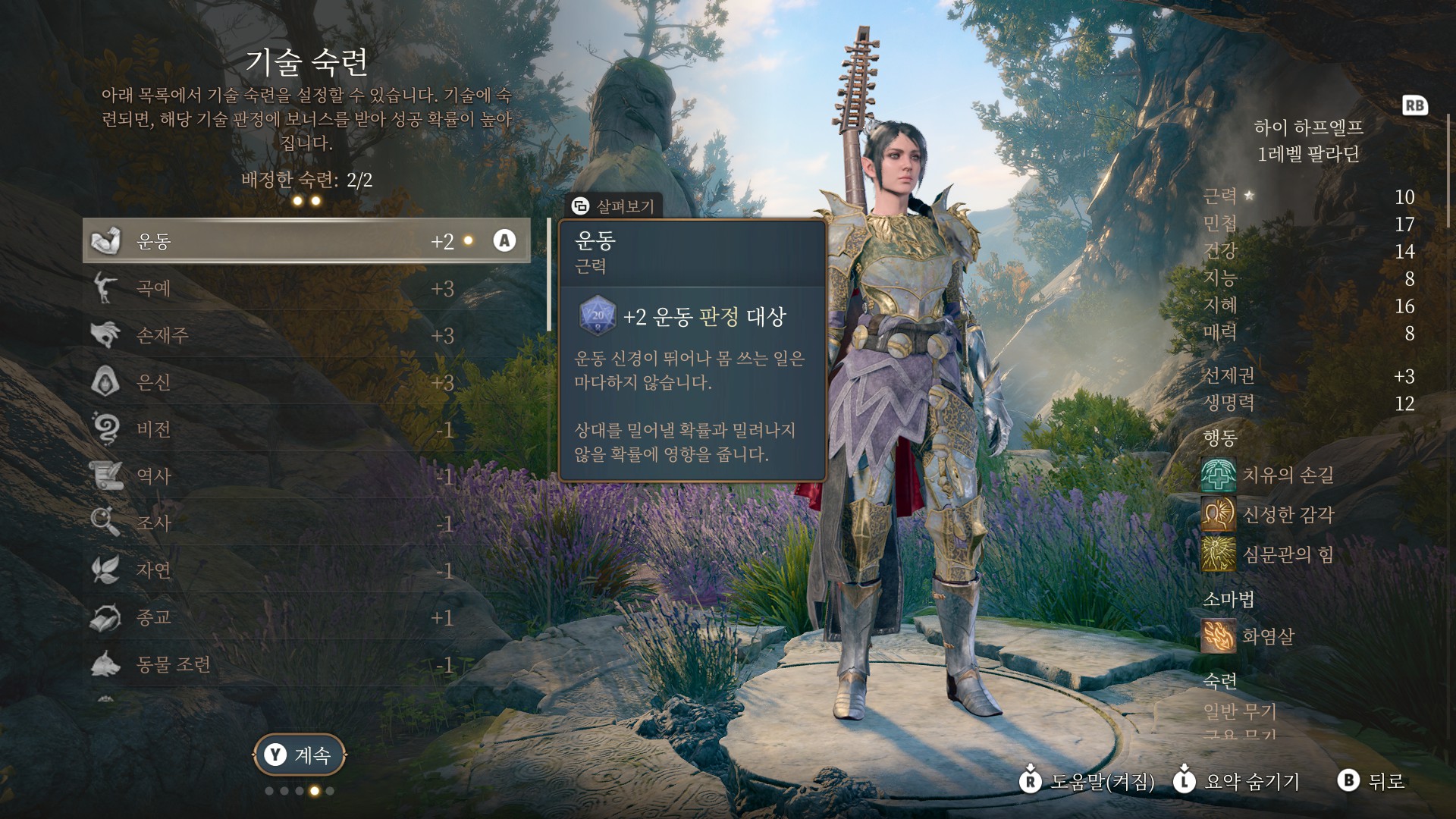Go back with the 뒤로 button
Image resolution: width=1456 pixels, height=819 pixels.
(1373, 781)
